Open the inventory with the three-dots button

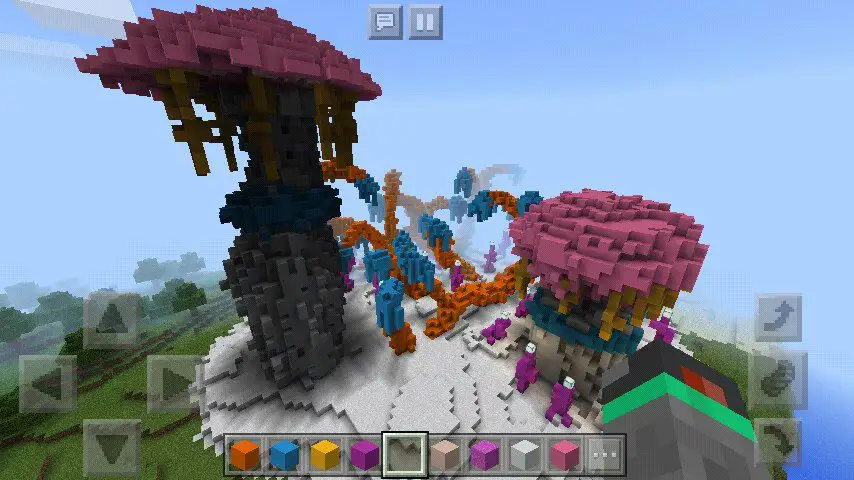pyautogui.click(x=605, y=455)
